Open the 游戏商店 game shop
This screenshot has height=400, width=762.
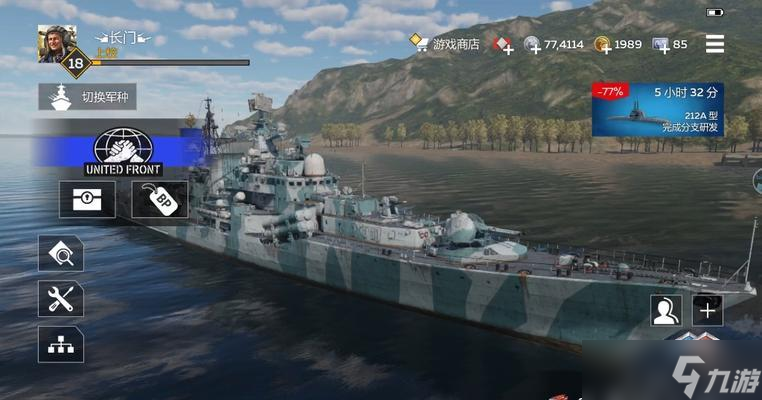[x=446, y=44]
